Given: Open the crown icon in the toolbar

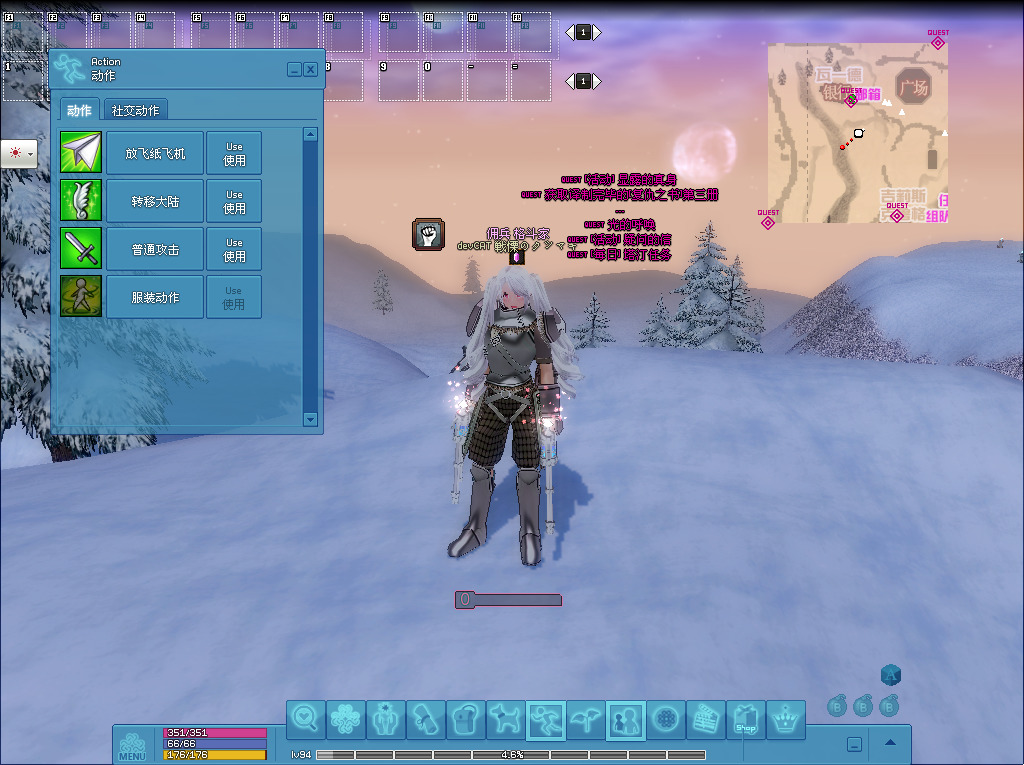Looking at the screenshot, I should click(x=786, y=720).
